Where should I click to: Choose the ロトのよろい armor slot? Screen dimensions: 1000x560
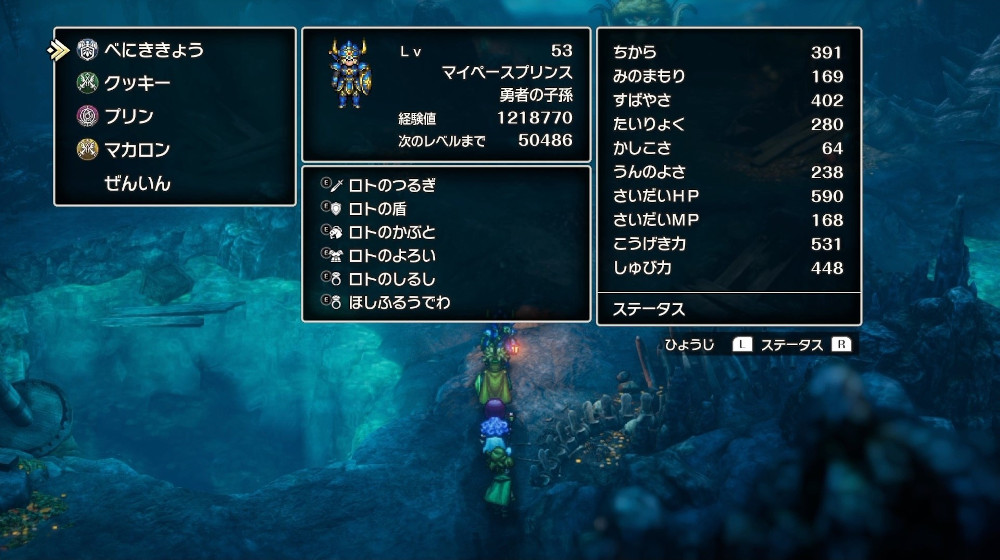click(x=392, y=255)
